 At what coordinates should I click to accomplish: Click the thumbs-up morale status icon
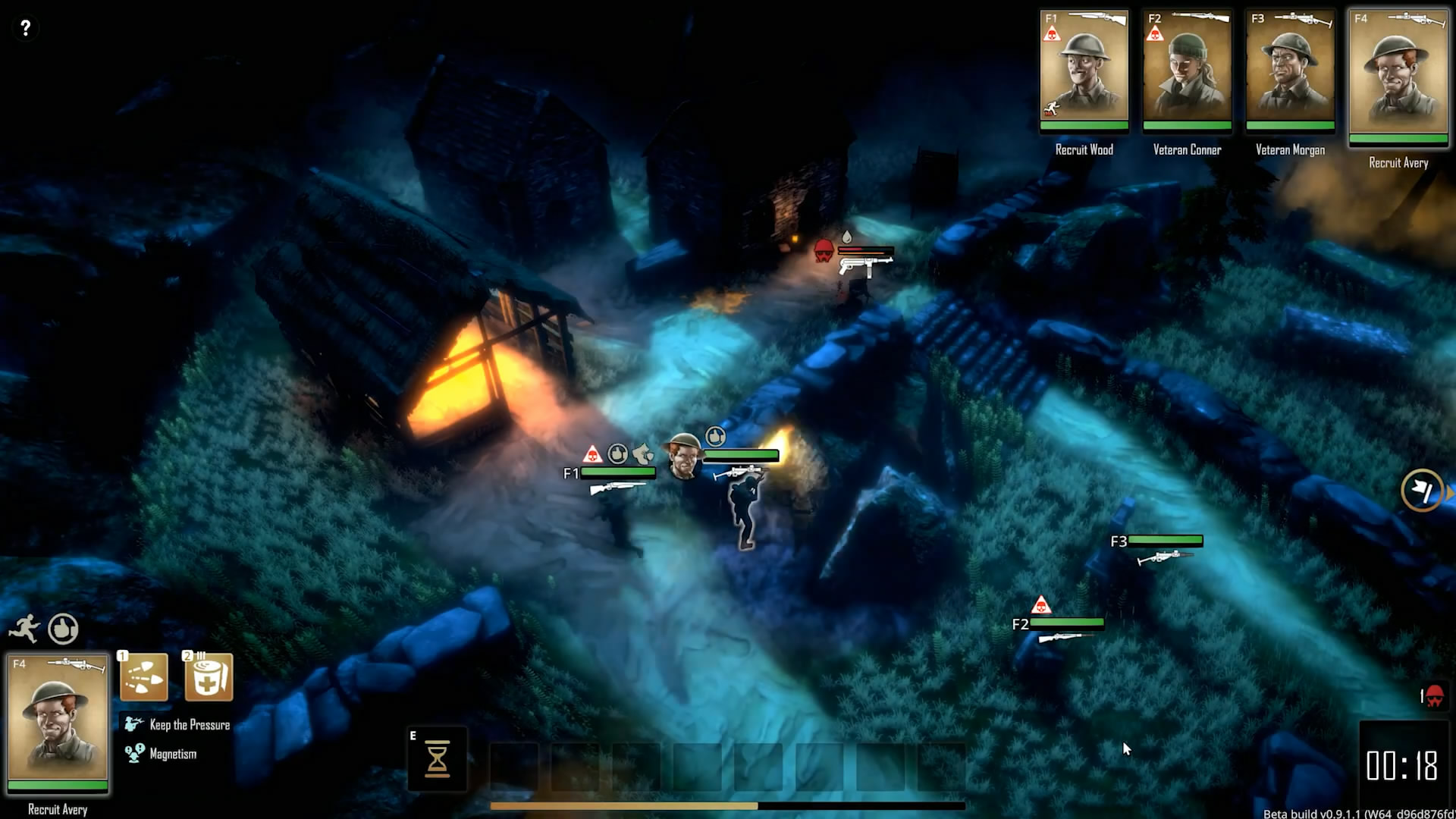point(63,629)
